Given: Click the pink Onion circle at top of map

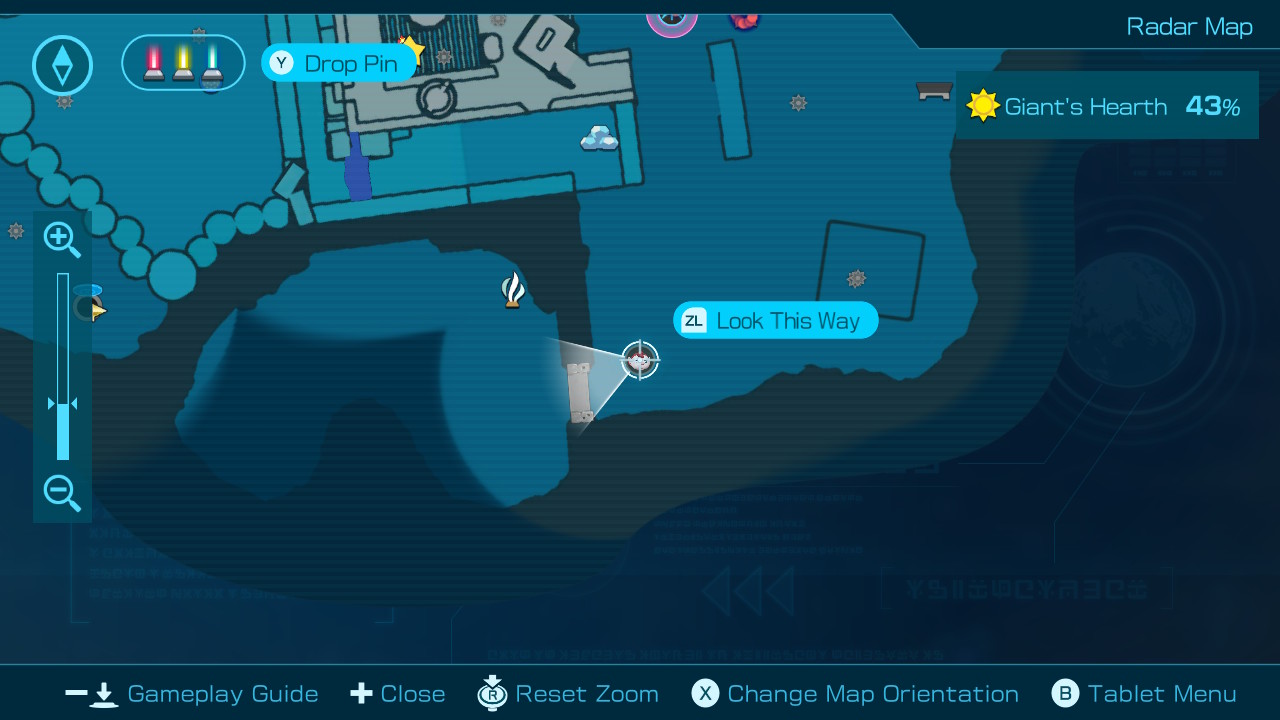Looking at the screenshot, I should pos(673,18).
